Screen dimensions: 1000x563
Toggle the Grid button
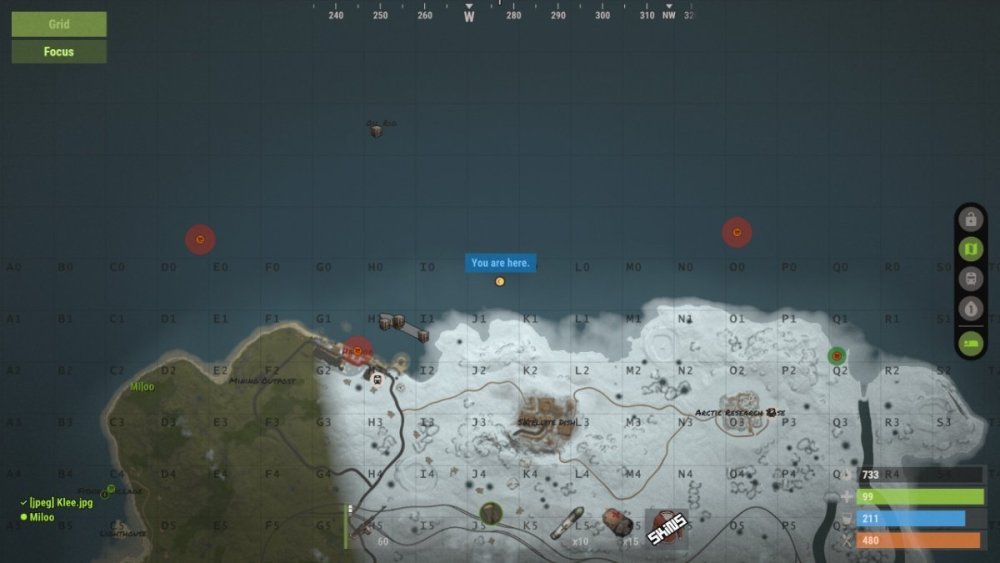tap(59, 24)
